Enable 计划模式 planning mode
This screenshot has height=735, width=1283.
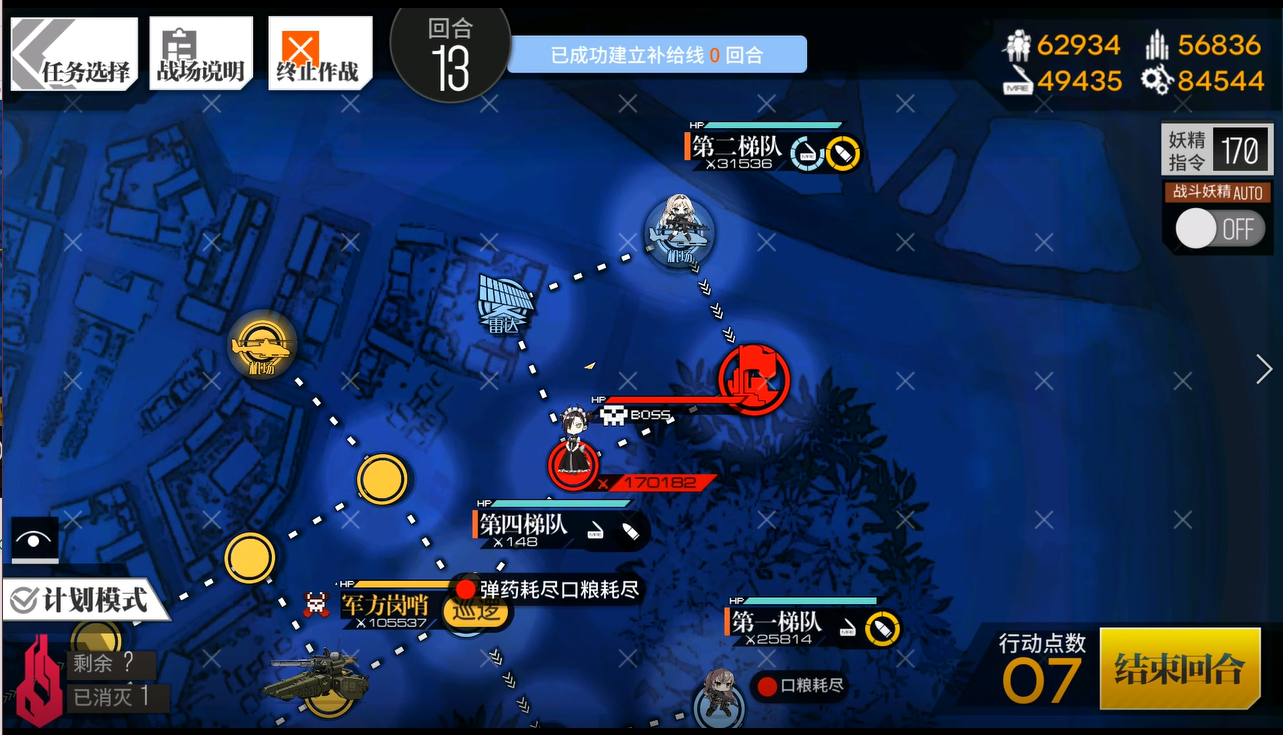(x=82, y=599)
